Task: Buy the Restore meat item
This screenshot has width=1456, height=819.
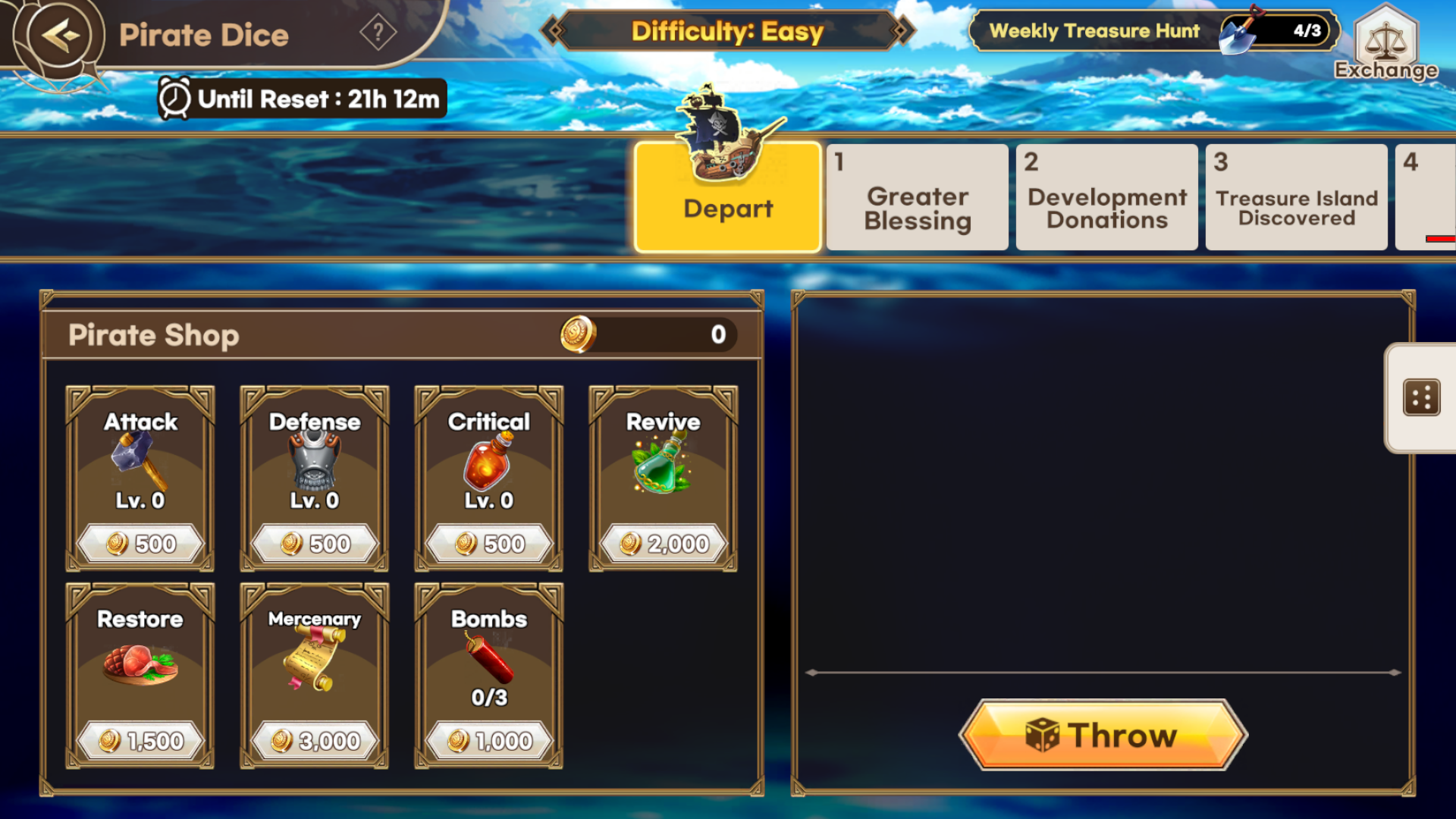Action: [x=140, y=740]
